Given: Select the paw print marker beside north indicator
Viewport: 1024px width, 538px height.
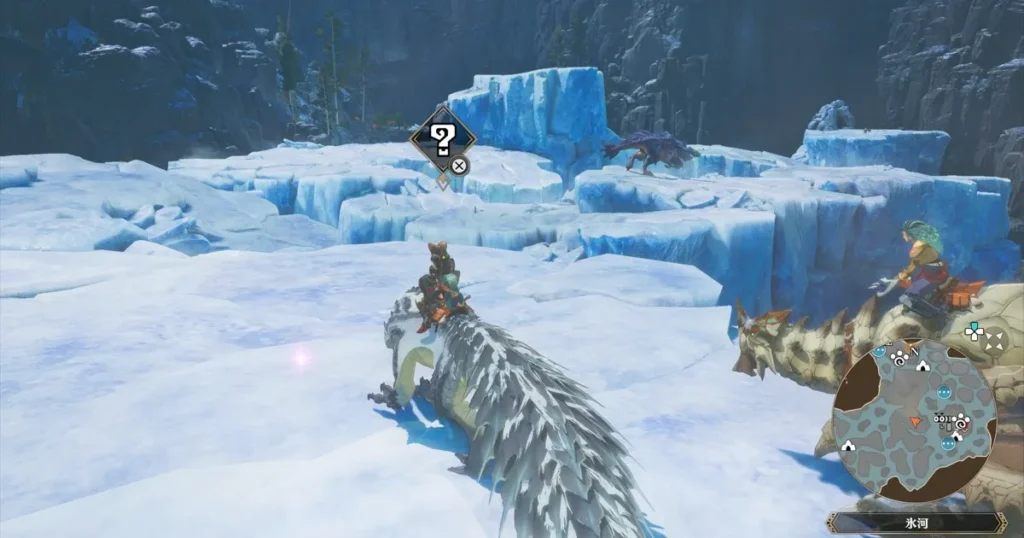Looking at the screenshot, I should [898, 358].
